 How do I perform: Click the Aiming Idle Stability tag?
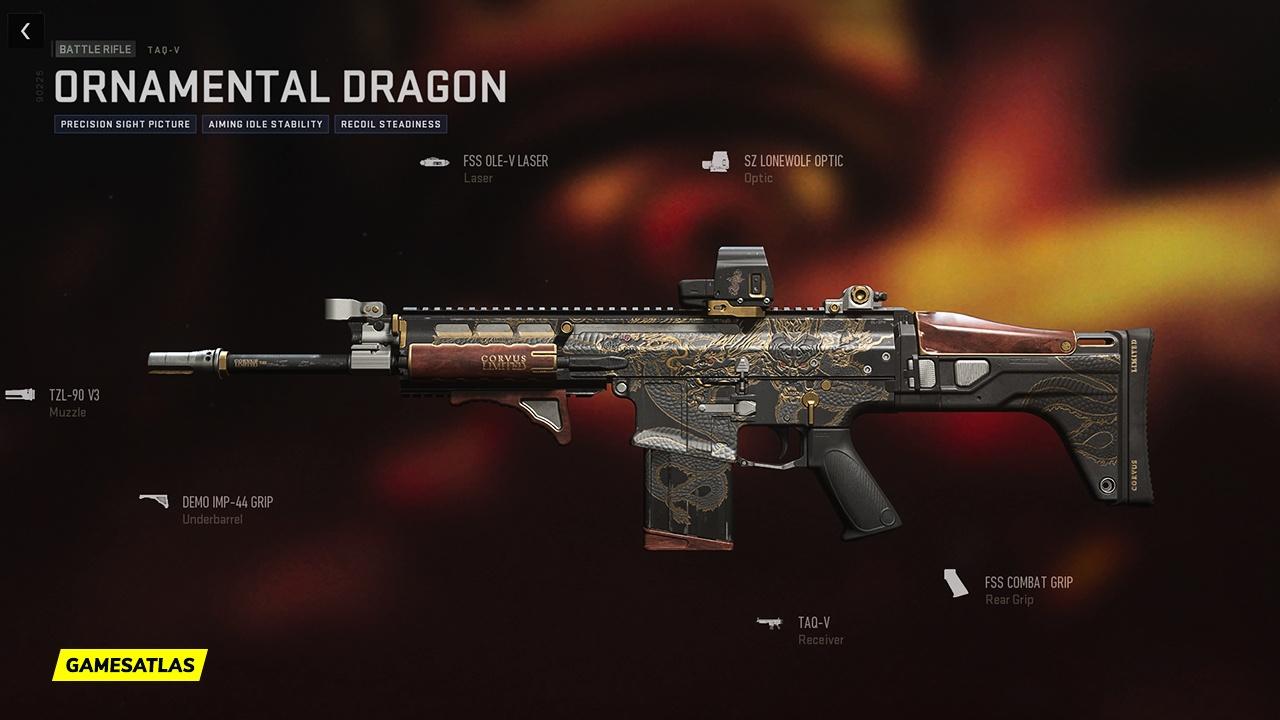266,125
